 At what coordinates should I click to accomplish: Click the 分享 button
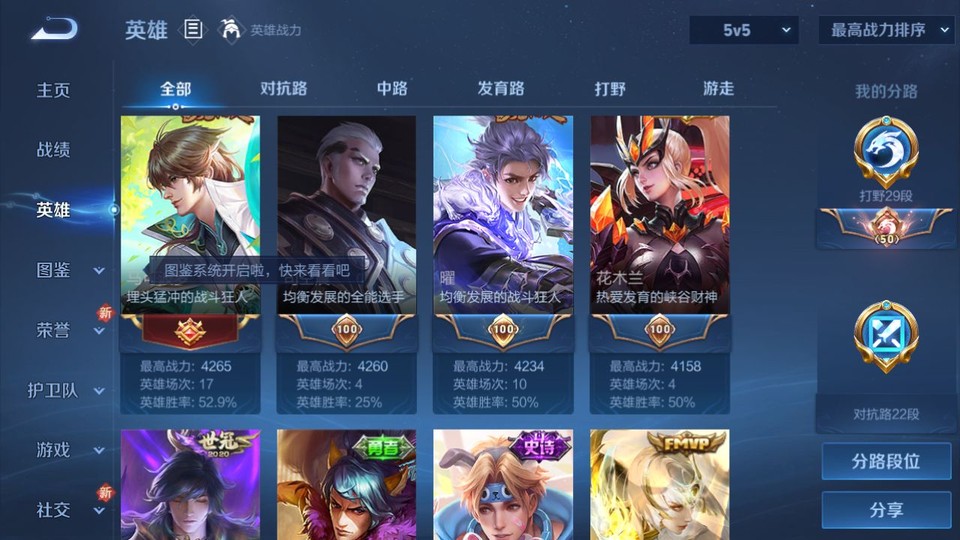[x=886, y=510]
